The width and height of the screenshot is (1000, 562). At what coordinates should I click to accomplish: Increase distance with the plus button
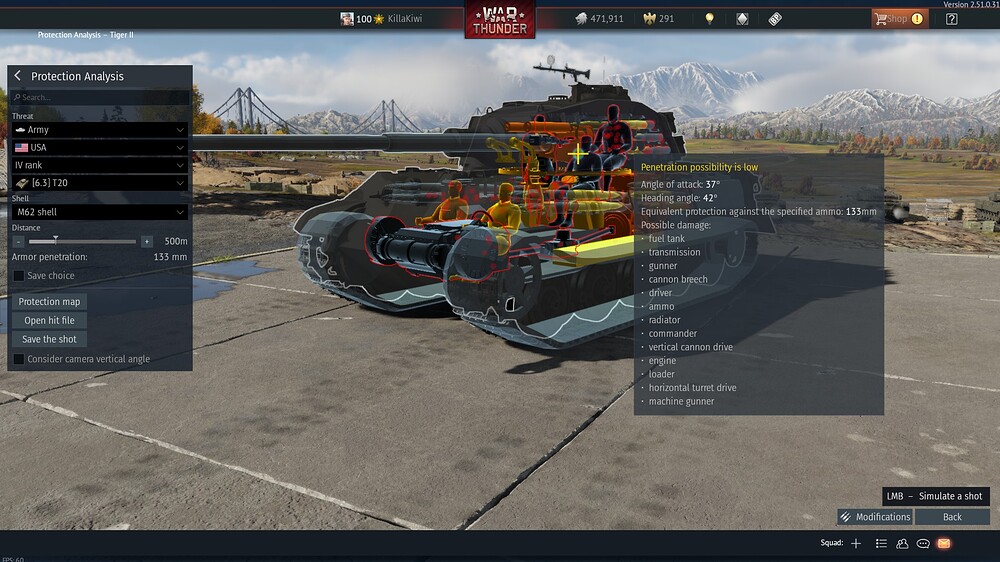pos(147,241)
